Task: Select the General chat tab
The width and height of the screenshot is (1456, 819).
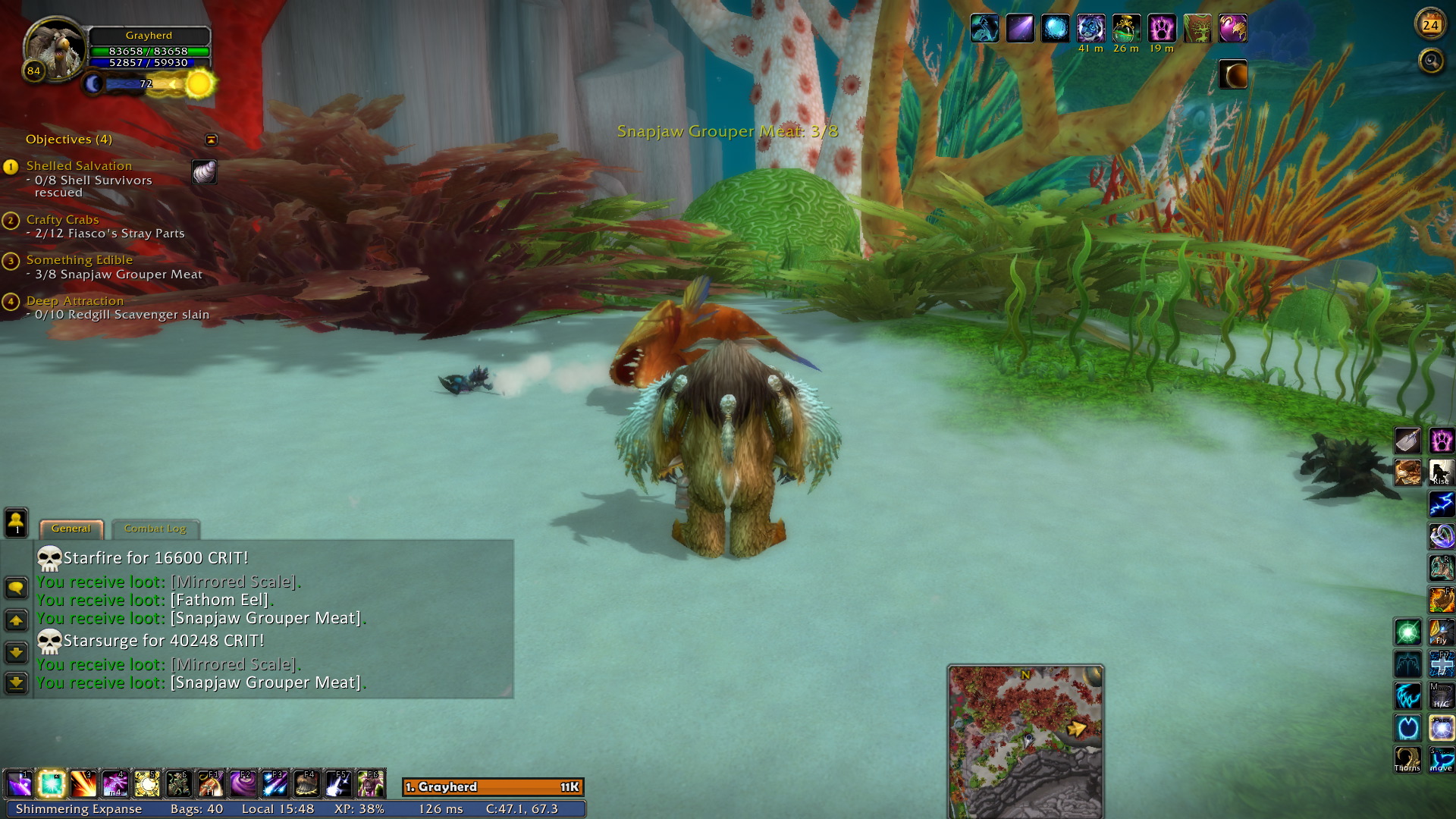Action: pos(71,529)
